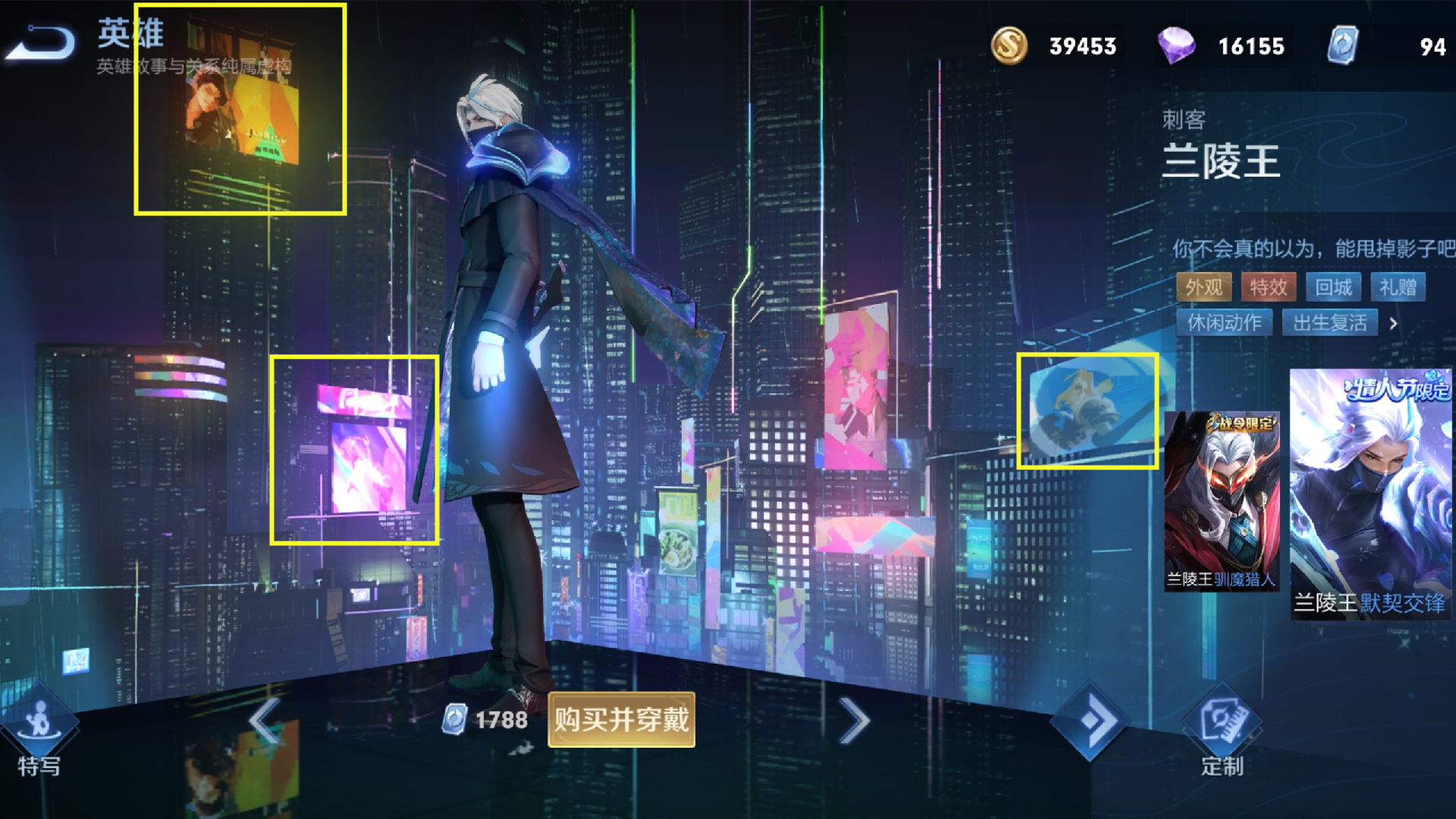The image size is (1456, 819).
Task: Click the blue diamond arrow button
Action: [1090, 720]
